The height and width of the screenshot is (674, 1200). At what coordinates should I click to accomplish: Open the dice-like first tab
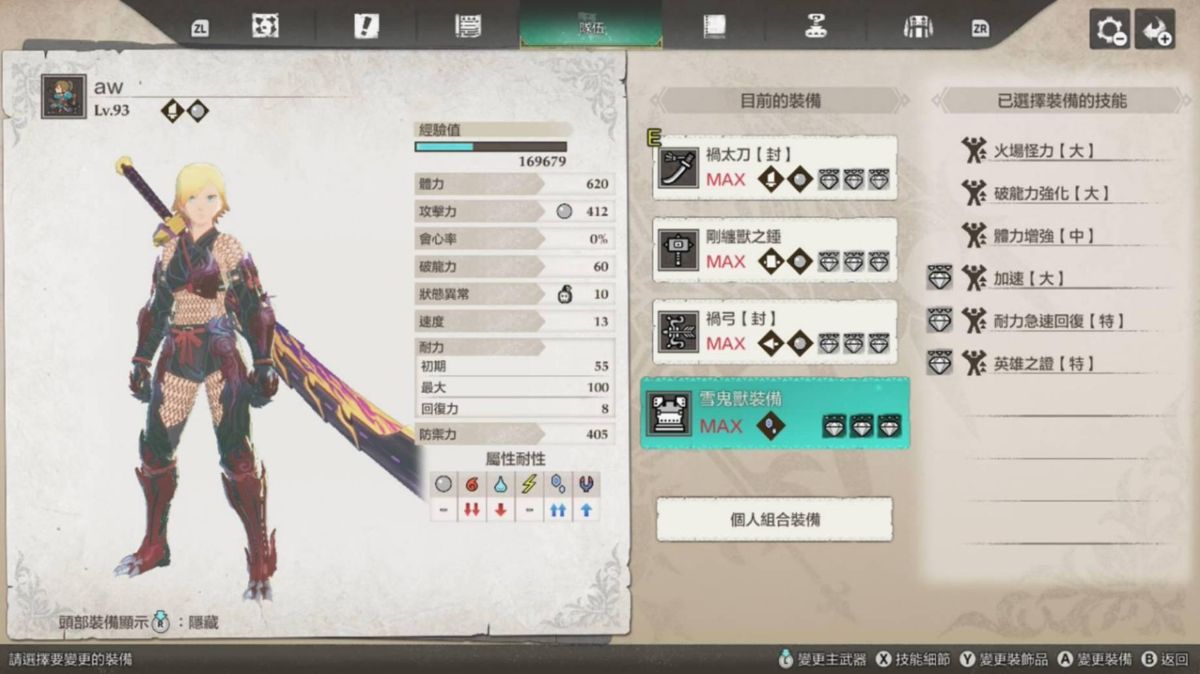(265, 27)
